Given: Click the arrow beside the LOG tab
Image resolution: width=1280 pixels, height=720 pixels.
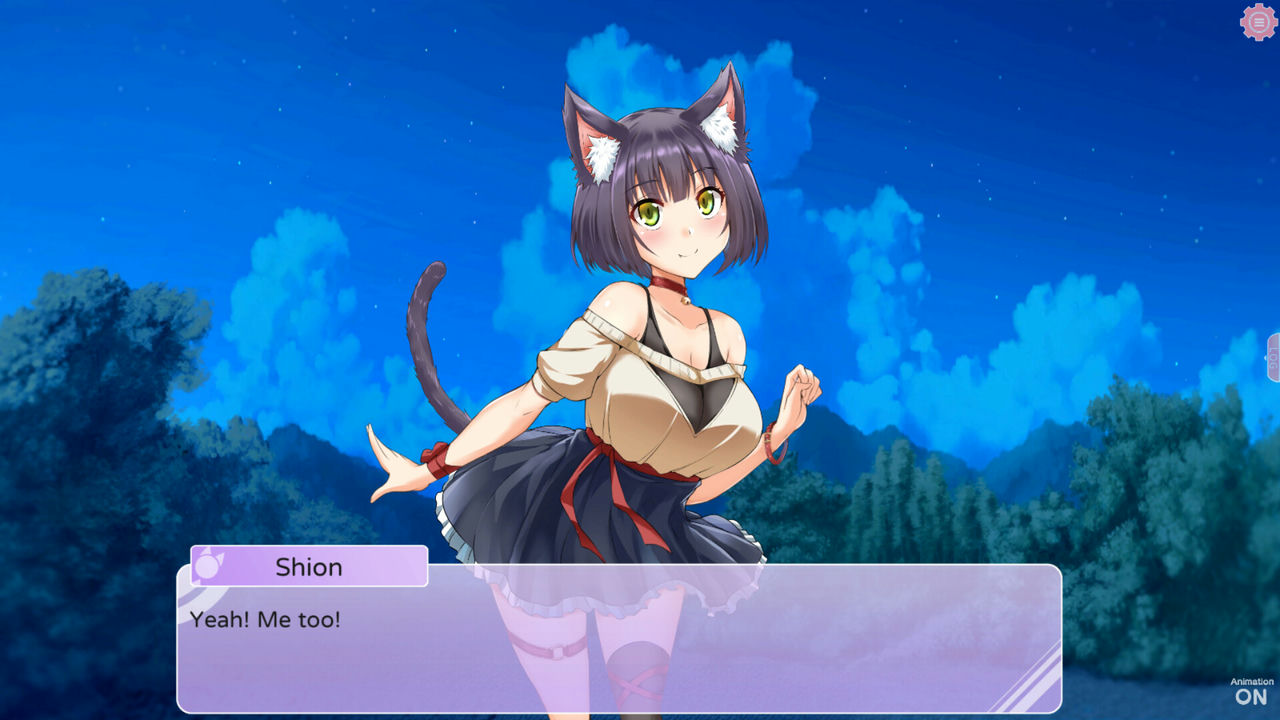Looking at the screenshot, I should (x=1266, y=357).
